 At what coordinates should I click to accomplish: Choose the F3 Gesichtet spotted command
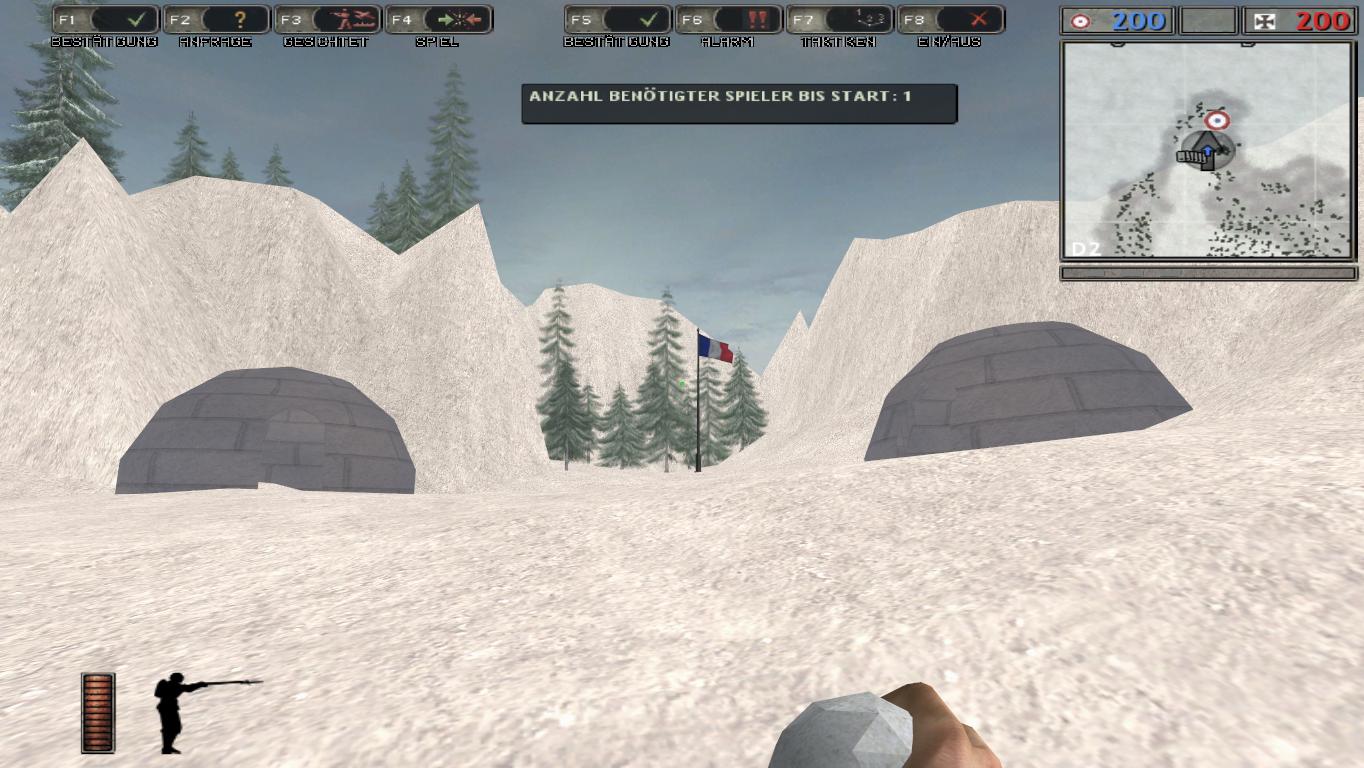[x=328, y=20]
